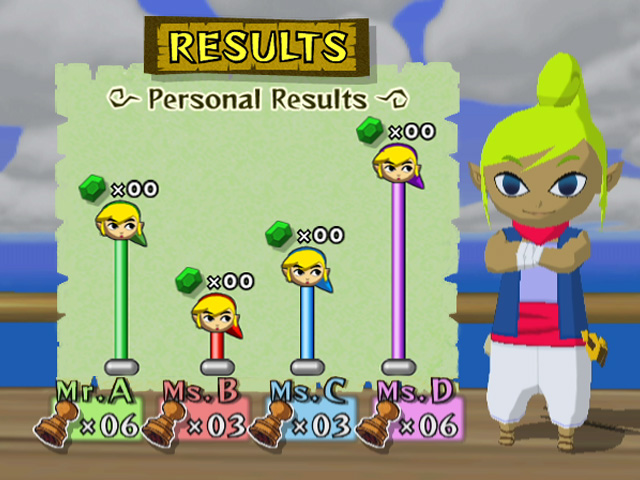Click the green Link head marker
The height and width of the screenshot is (480, 640).
(121, 221)
